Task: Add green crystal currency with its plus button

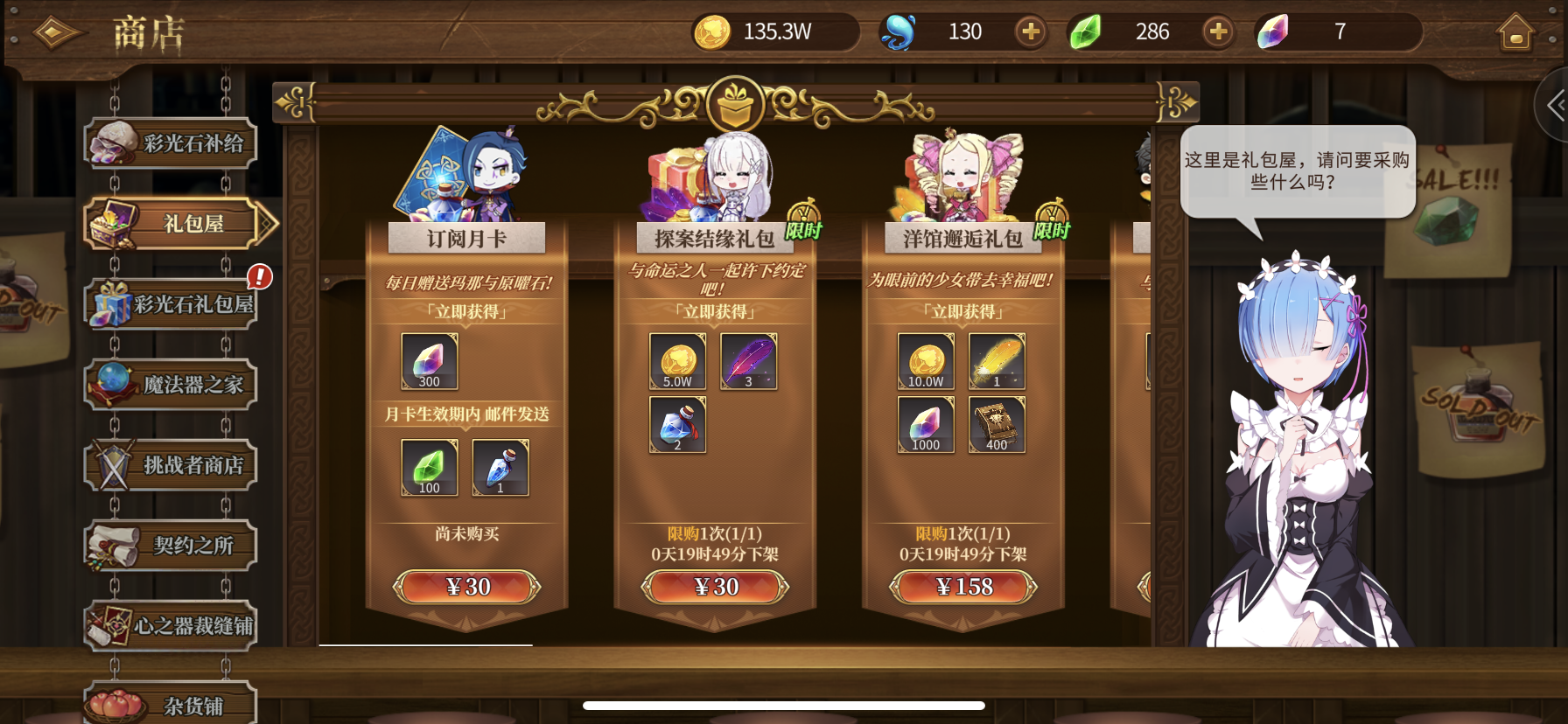Action: (x=1218, y=31)
